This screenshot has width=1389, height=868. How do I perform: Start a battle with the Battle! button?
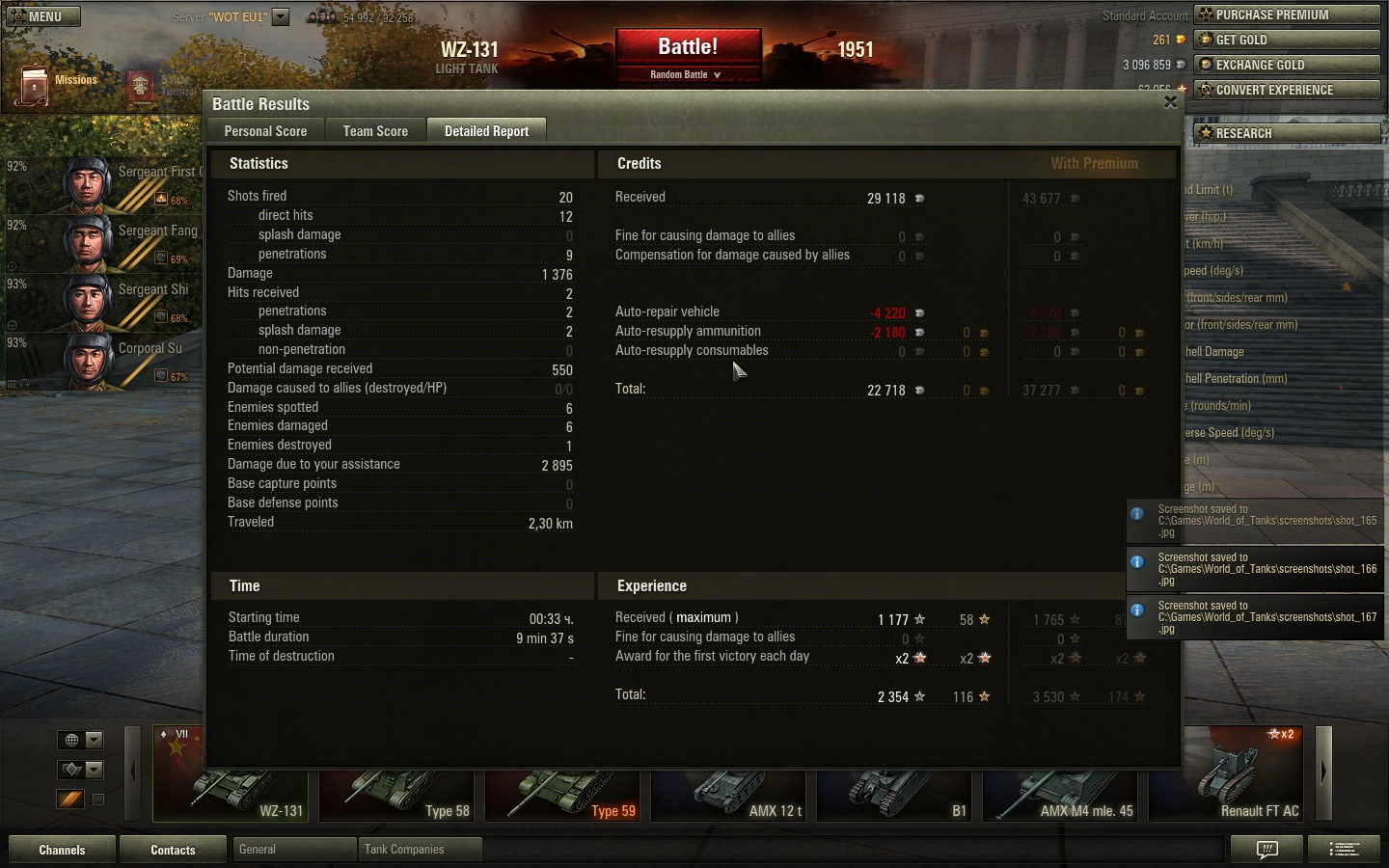pyautogui.click(x=688, y=47)
